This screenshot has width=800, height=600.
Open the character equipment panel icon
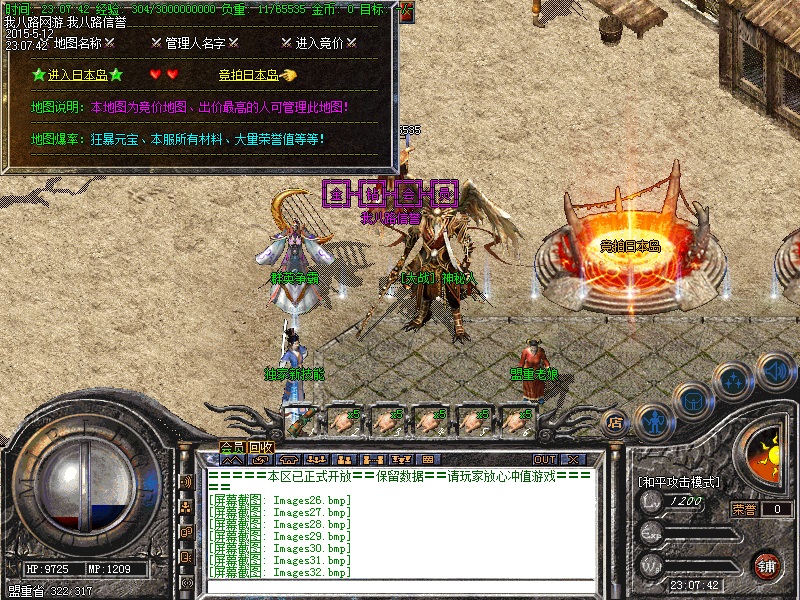[653, 421]
